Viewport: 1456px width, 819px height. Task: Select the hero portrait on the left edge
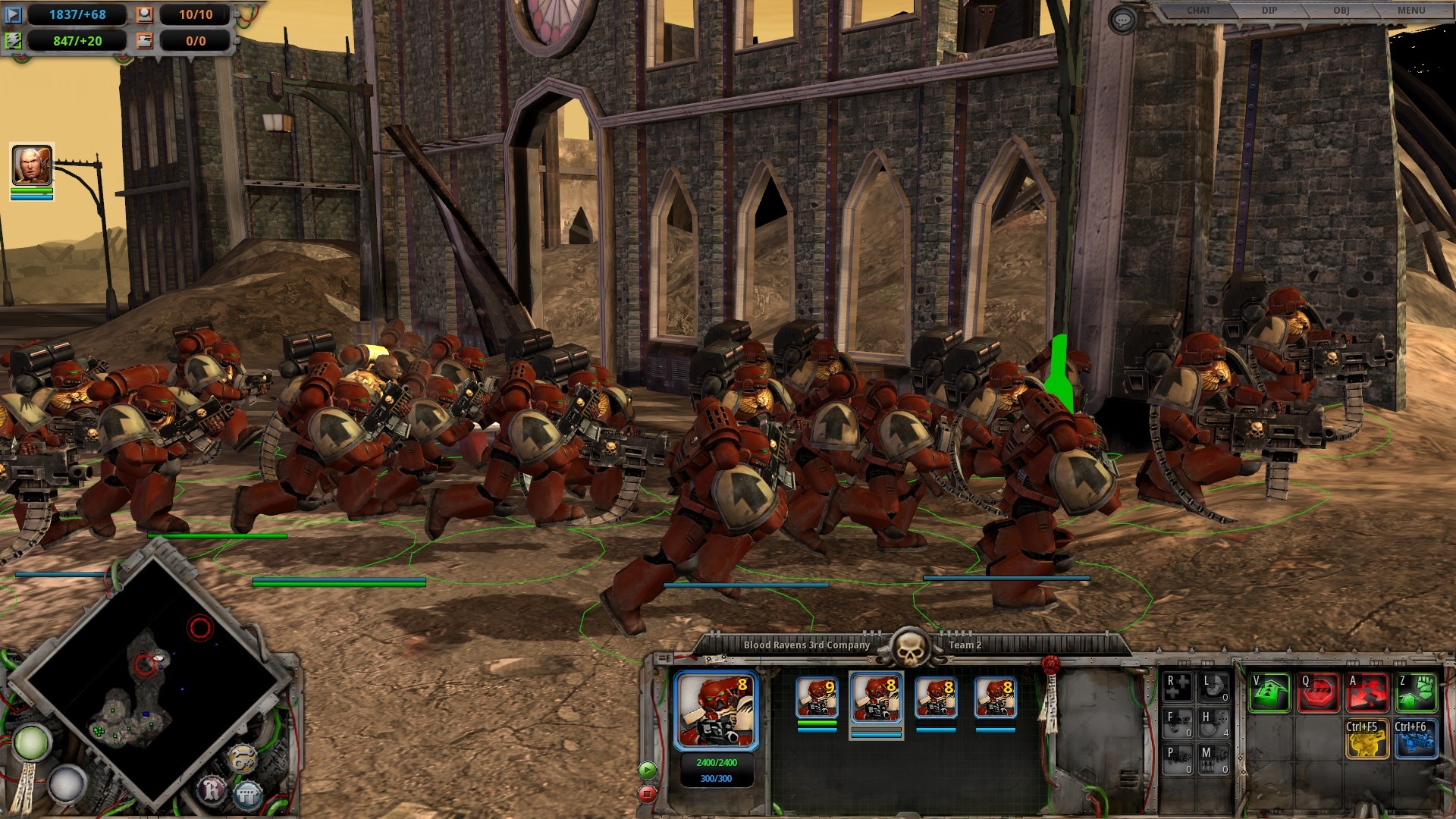[32, 165]
